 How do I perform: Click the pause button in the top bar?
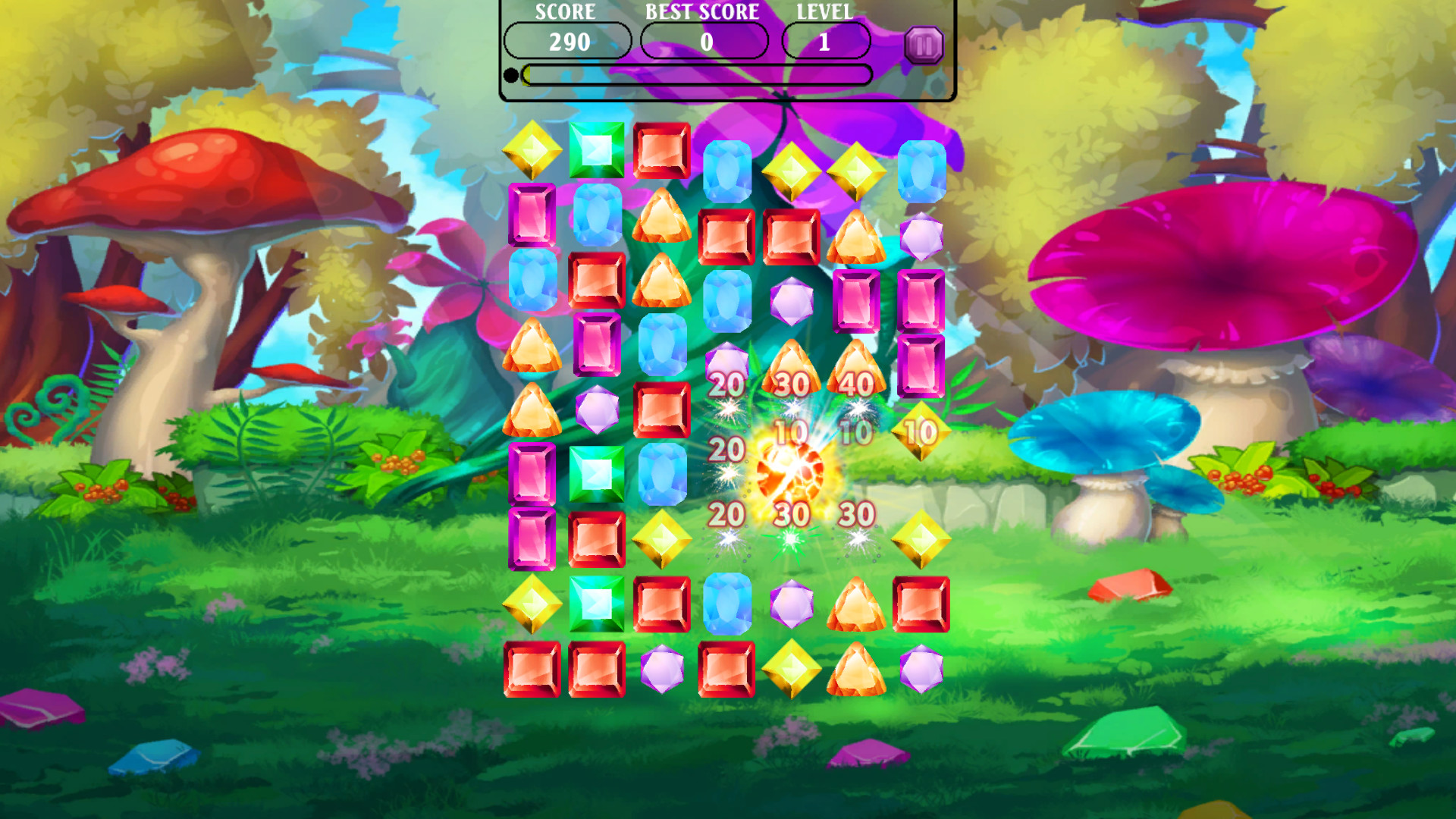click(x=923, y=45)
